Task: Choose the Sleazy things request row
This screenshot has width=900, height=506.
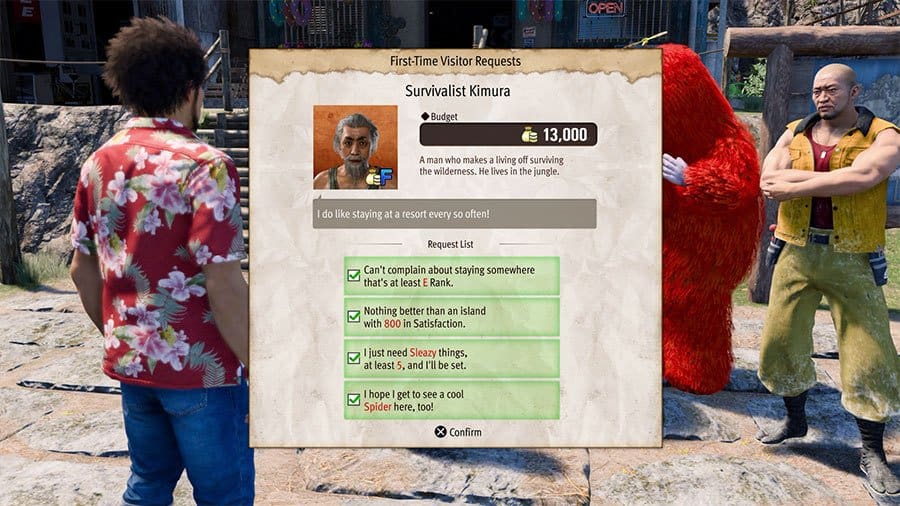Action: click(x=451, y=359)
